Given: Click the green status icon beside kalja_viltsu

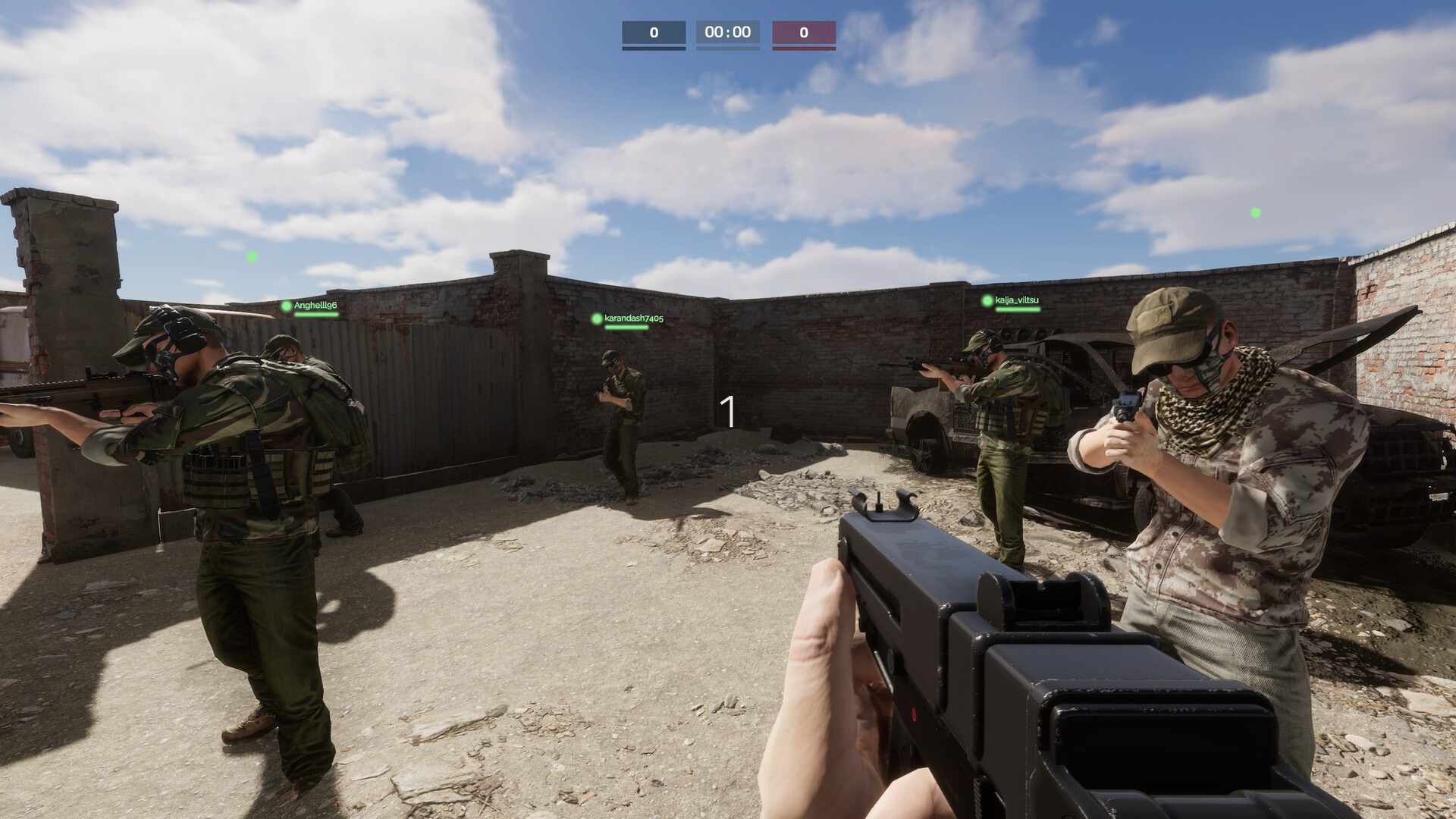Looking at the screenshot, I should click(986, 300).
